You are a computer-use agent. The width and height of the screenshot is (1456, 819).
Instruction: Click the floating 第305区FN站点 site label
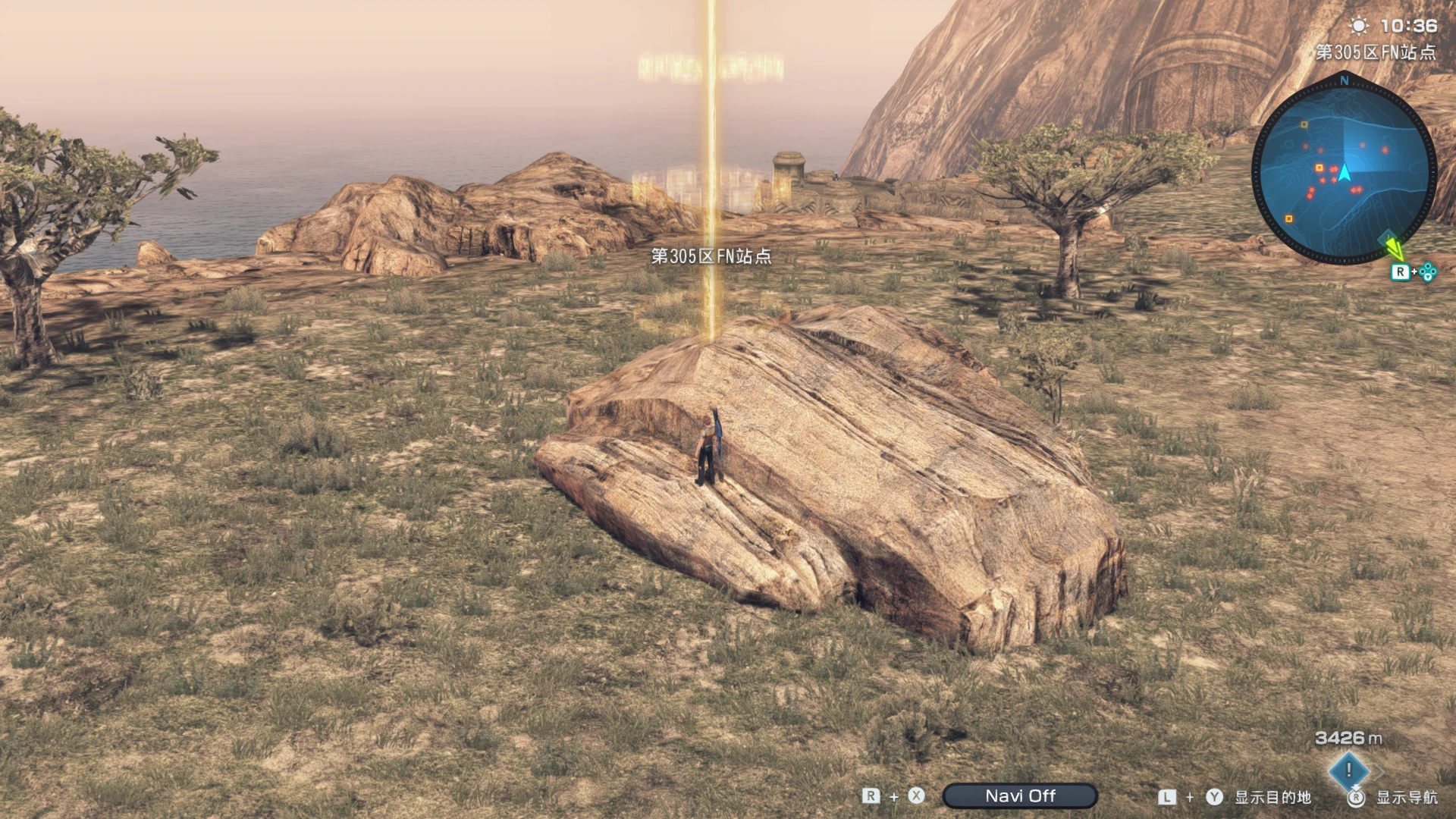(713, 256)
